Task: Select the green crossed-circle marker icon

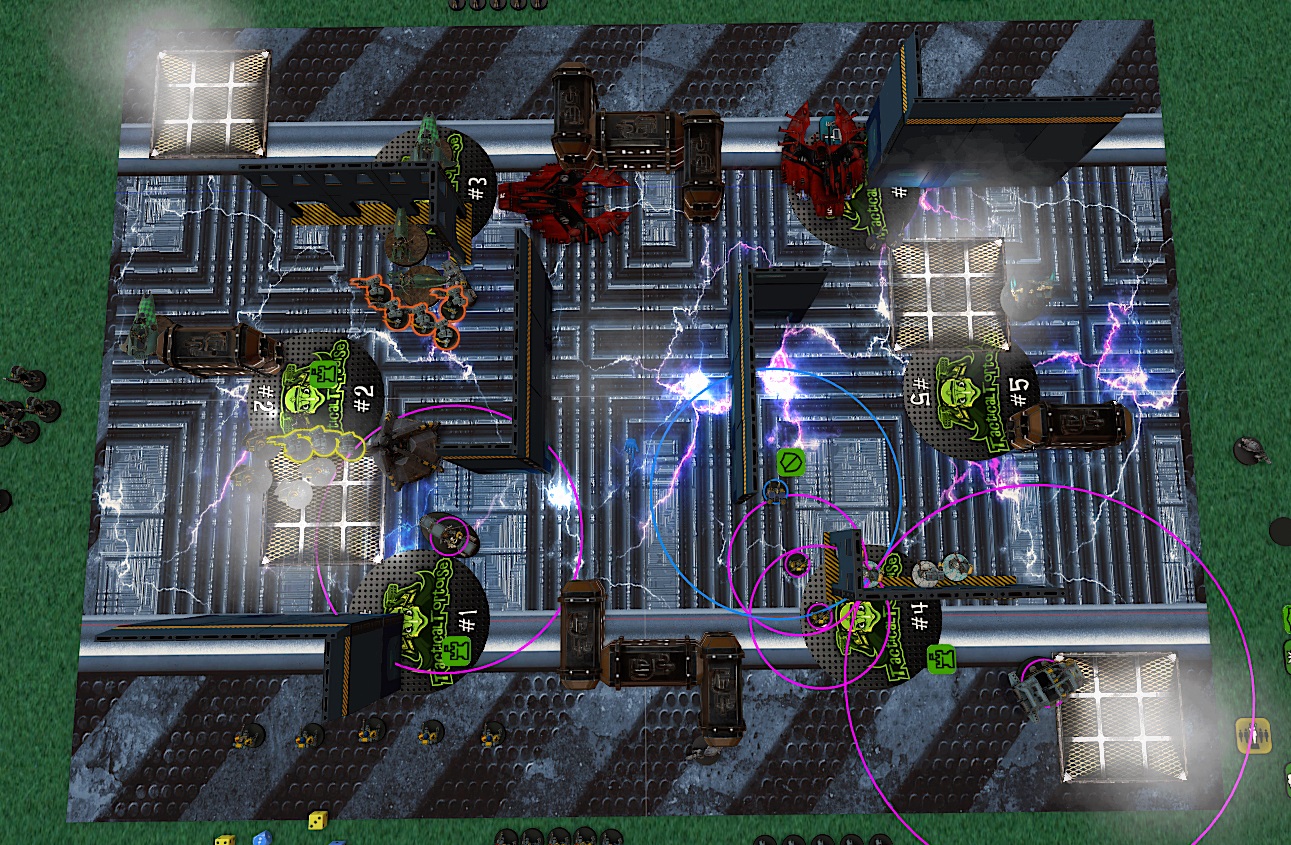Action: 790,462
